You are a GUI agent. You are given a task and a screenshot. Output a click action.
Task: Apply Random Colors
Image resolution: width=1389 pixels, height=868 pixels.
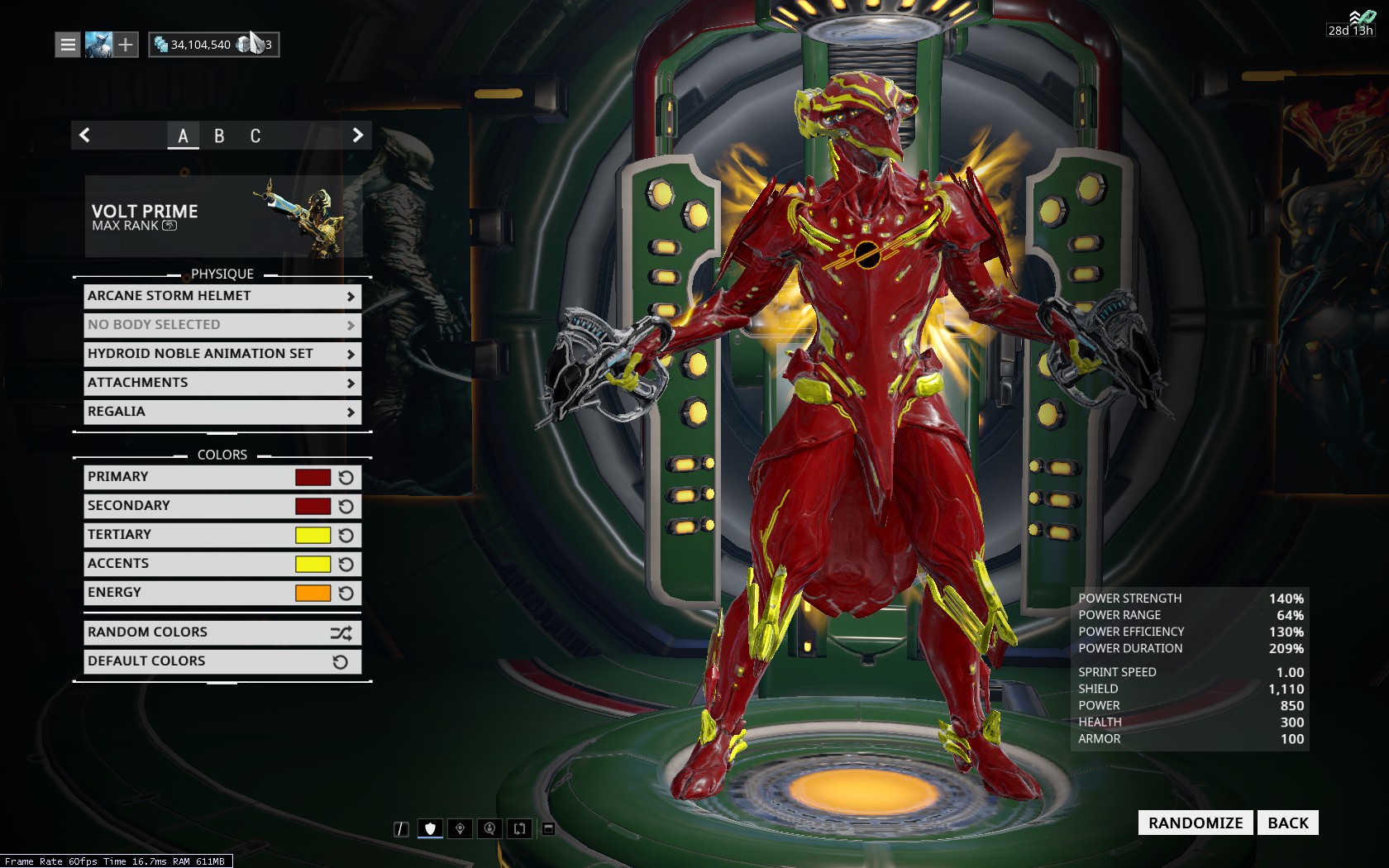click(x=222, y=632)
